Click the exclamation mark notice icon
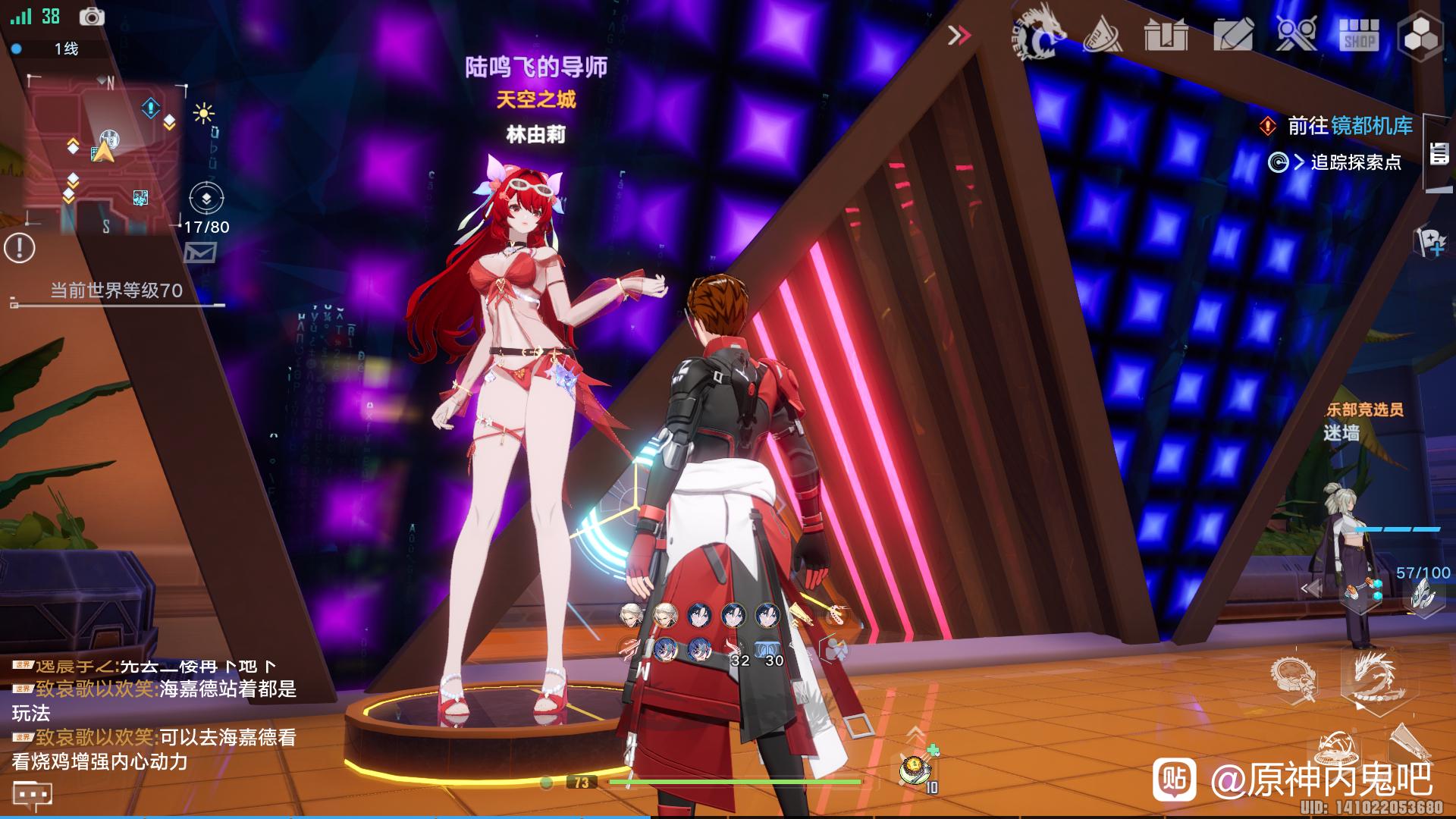 [x=20, y=248]
